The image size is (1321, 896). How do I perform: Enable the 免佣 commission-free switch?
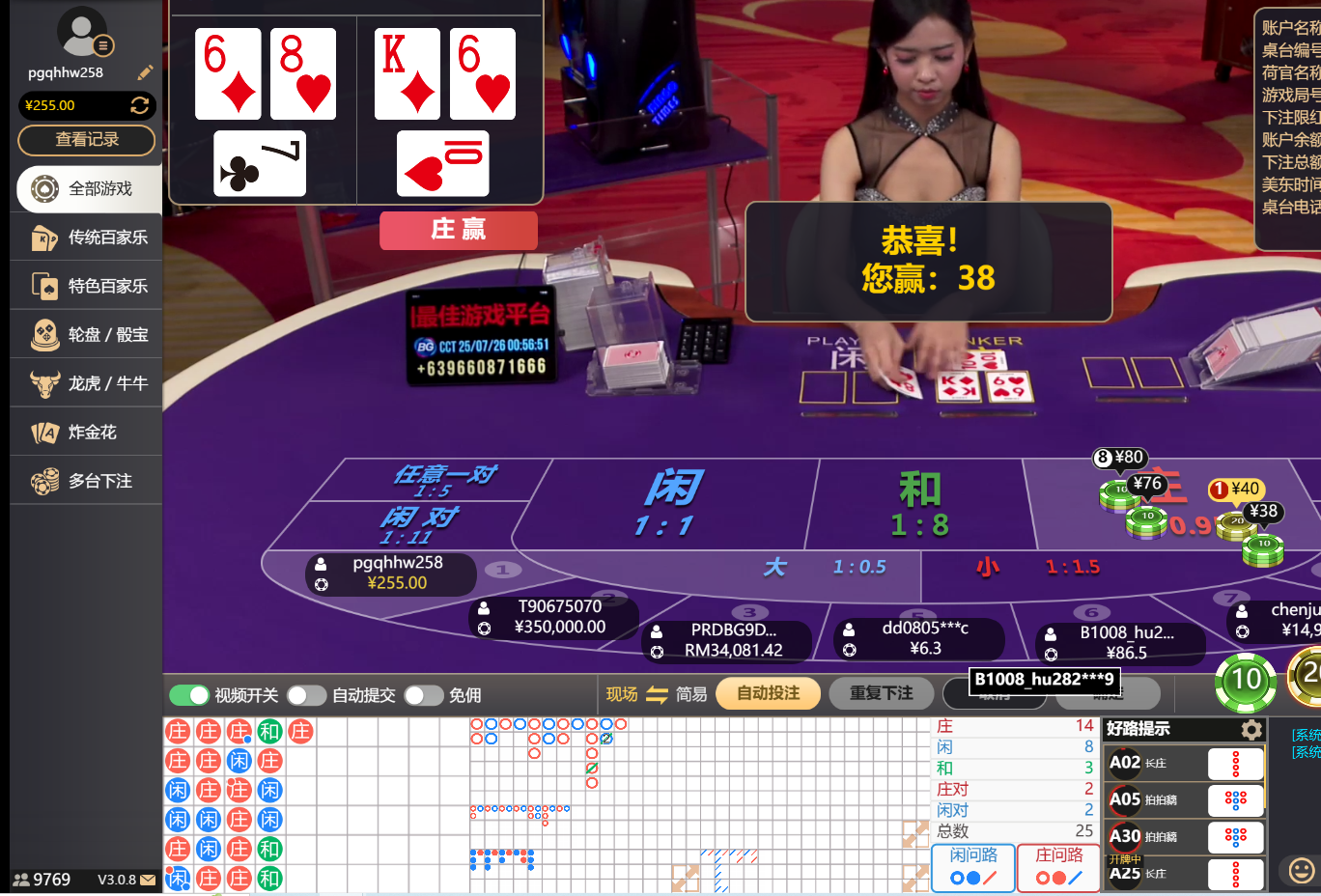[423, 694]
